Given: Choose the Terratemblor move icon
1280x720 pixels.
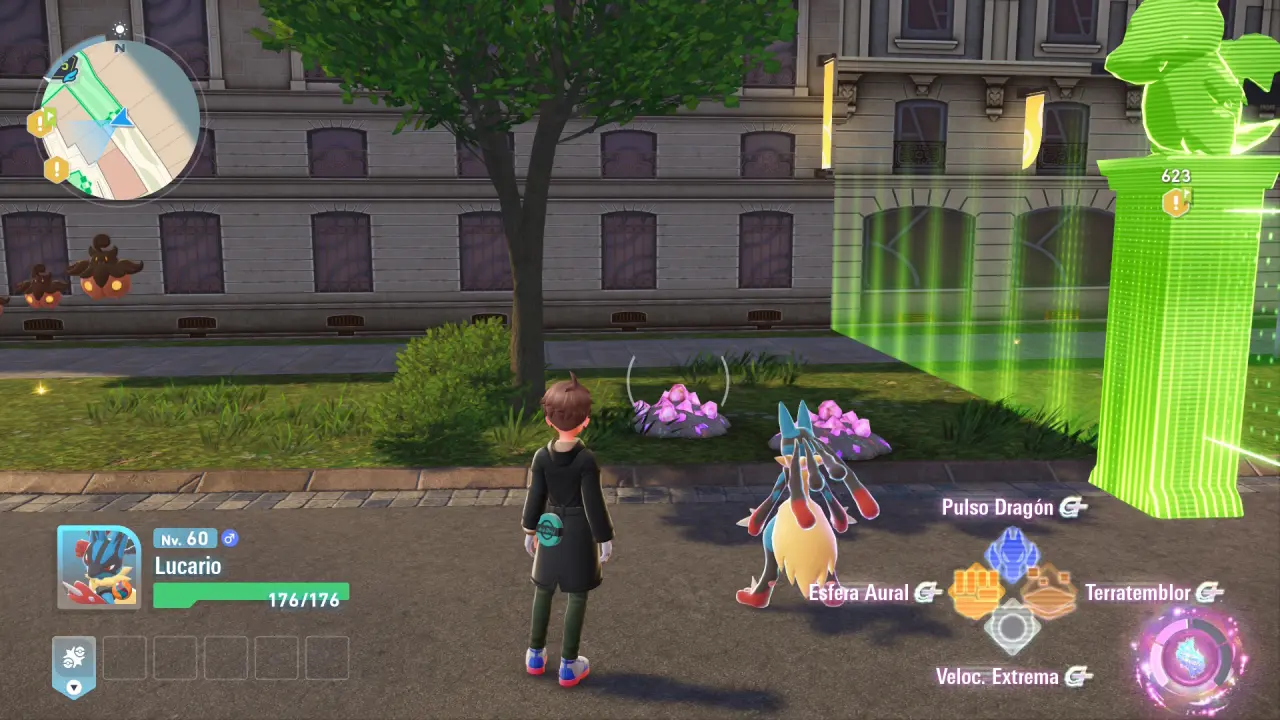Looking at the screenshot, I should tap(1049, 592).
